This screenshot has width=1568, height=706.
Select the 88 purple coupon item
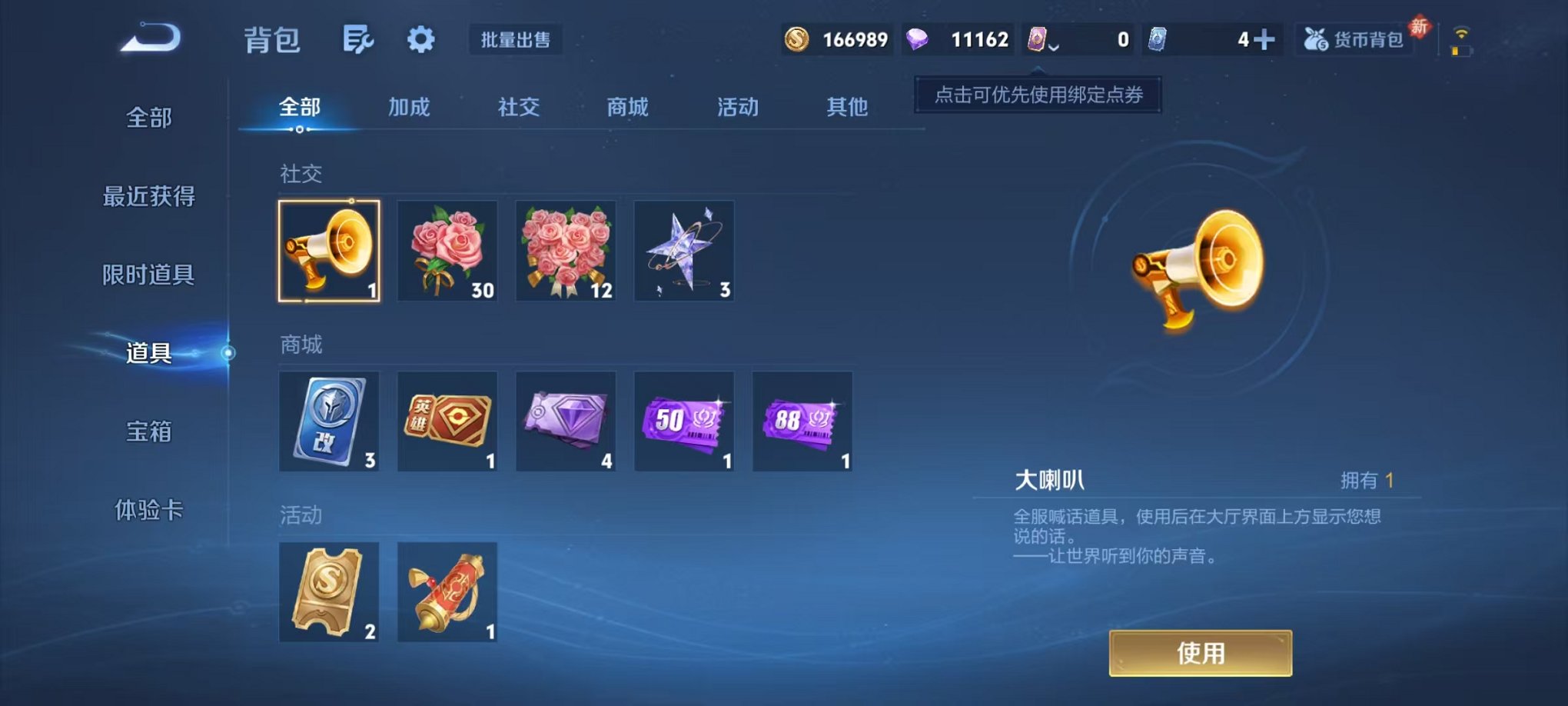(x=801, y=421)
